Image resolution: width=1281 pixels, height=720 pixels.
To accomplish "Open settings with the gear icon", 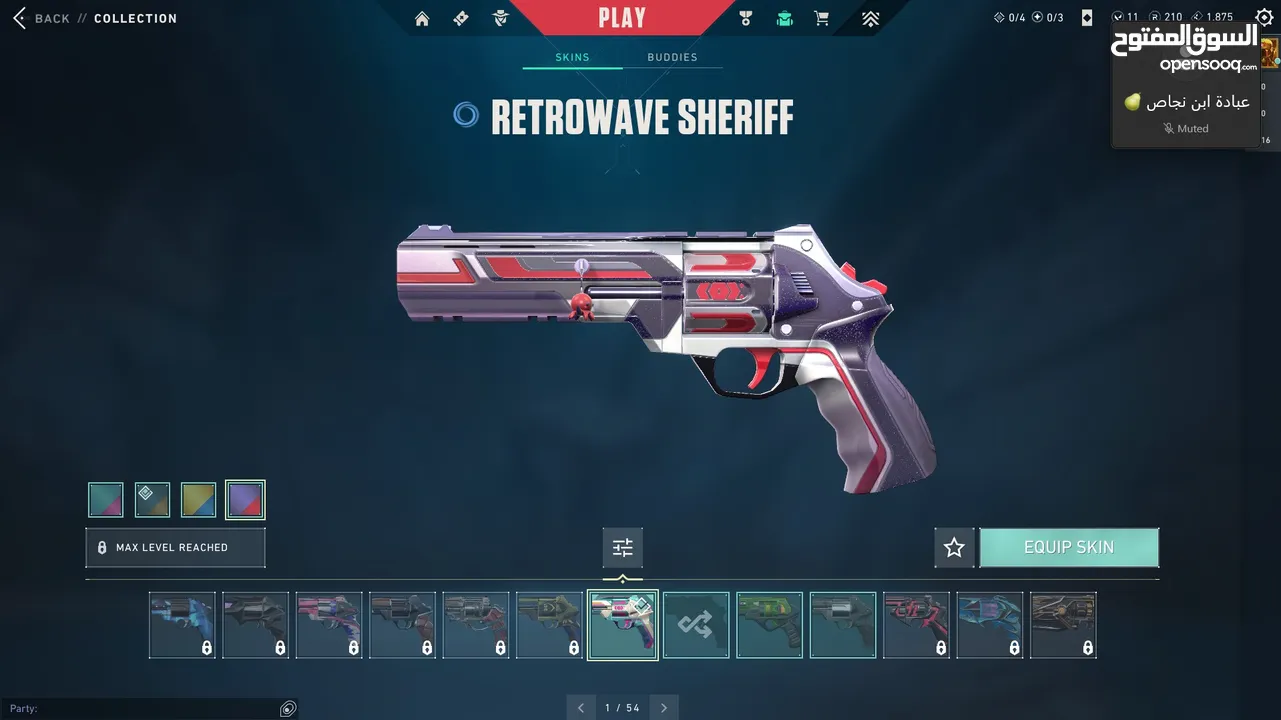I will (1264, 18).
